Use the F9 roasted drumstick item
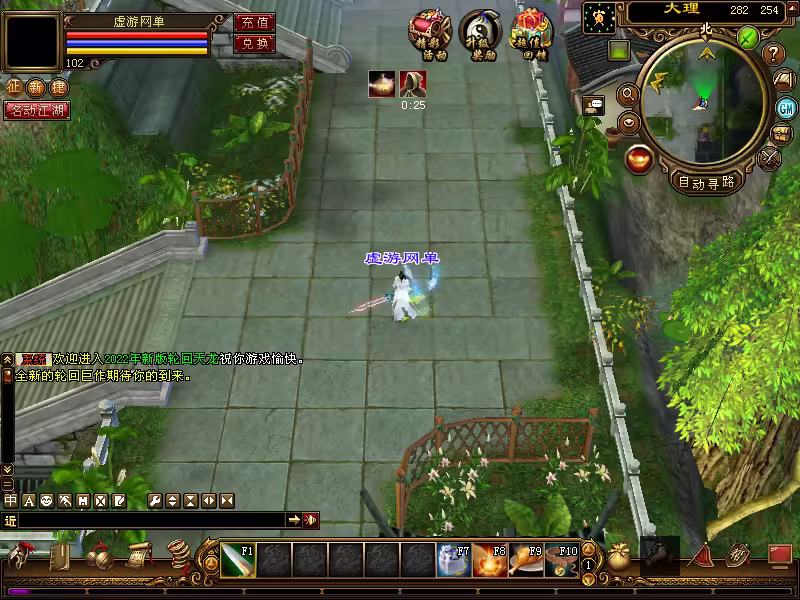 (x=526, y=559)
